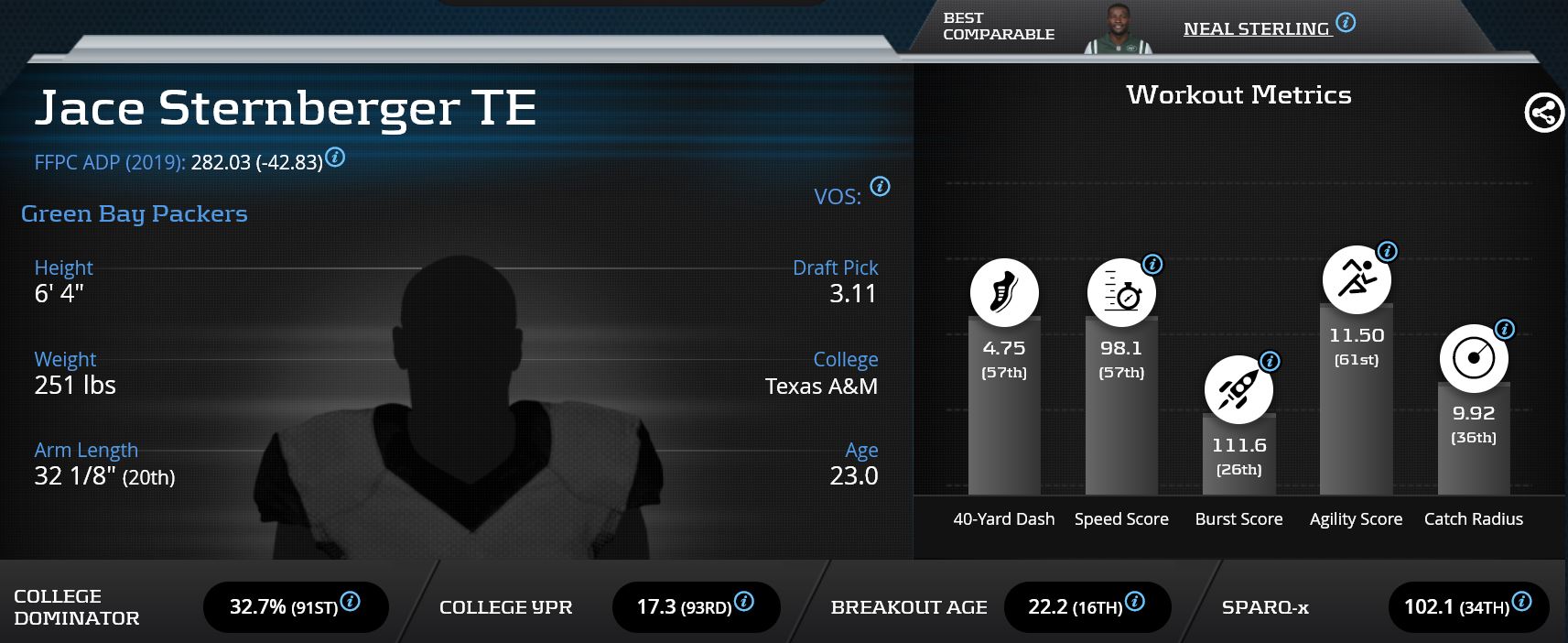
Task: Open the Green Bay Packers team link
Action: (135, 213)
